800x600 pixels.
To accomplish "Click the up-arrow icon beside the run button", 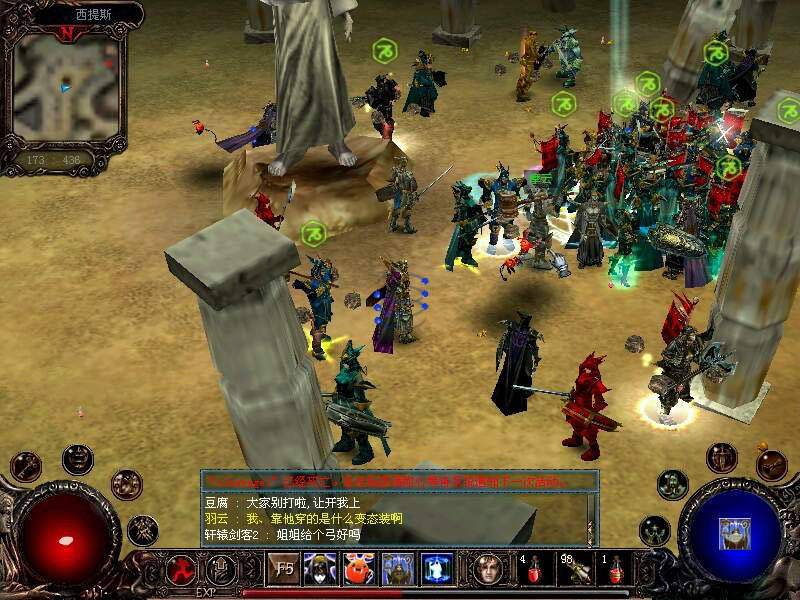I will (x=221, y=569).
